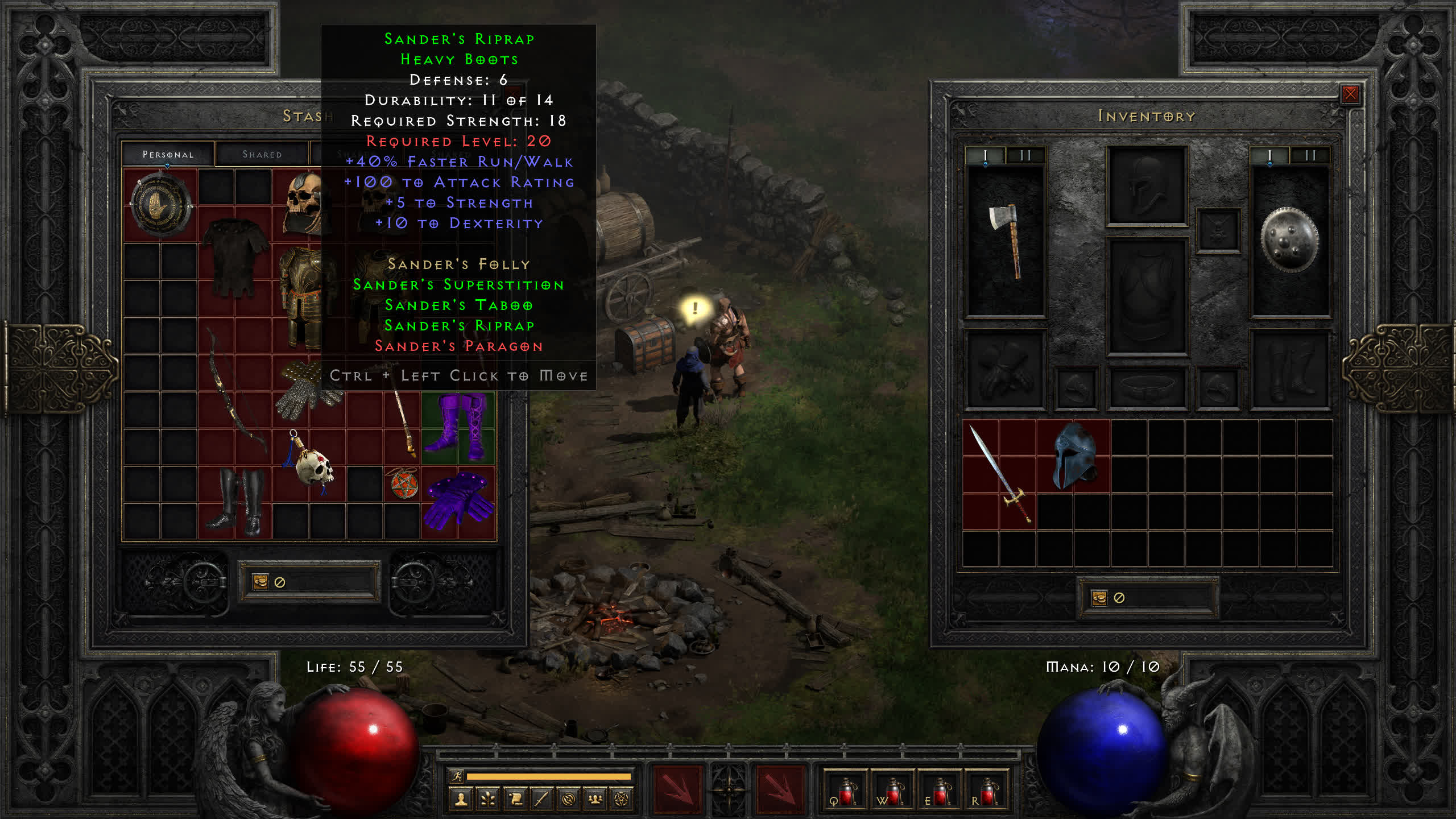
Task: Toggle run/walk with the running-man icon
Action: 457,776
